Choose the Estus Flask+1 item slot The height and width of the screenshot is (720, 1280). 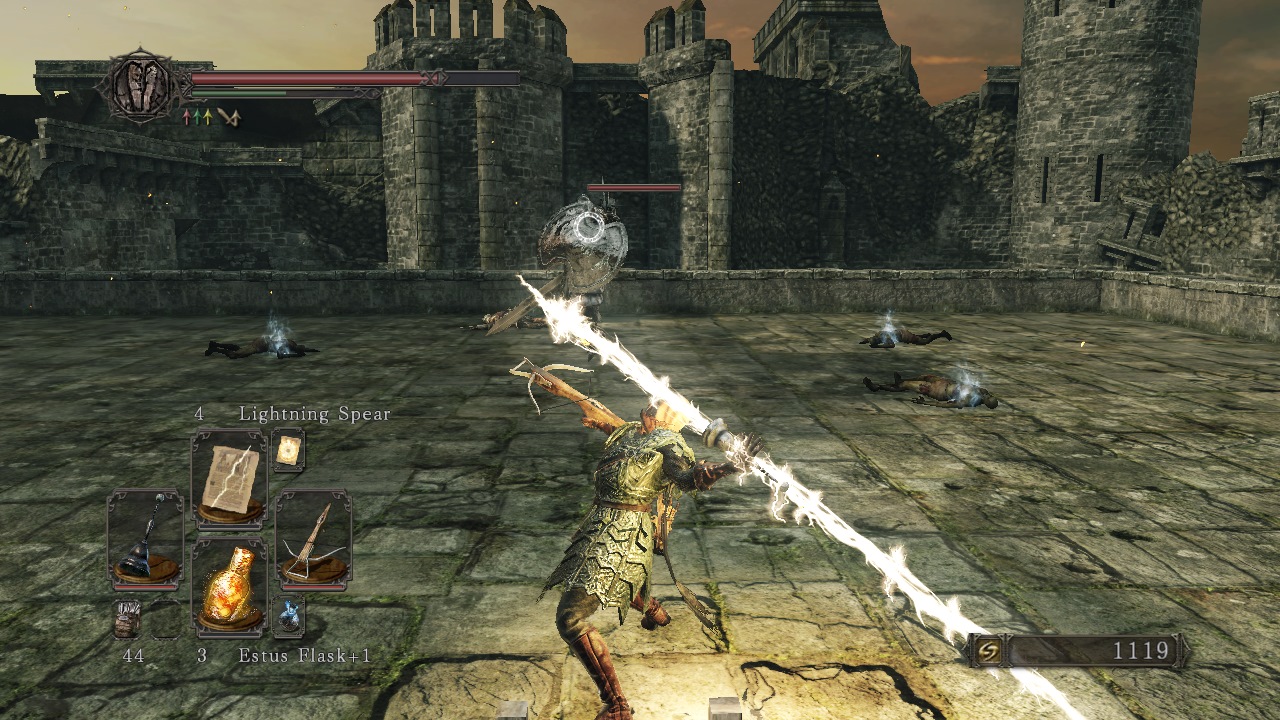pyautogui.click(x=229, y=588)
